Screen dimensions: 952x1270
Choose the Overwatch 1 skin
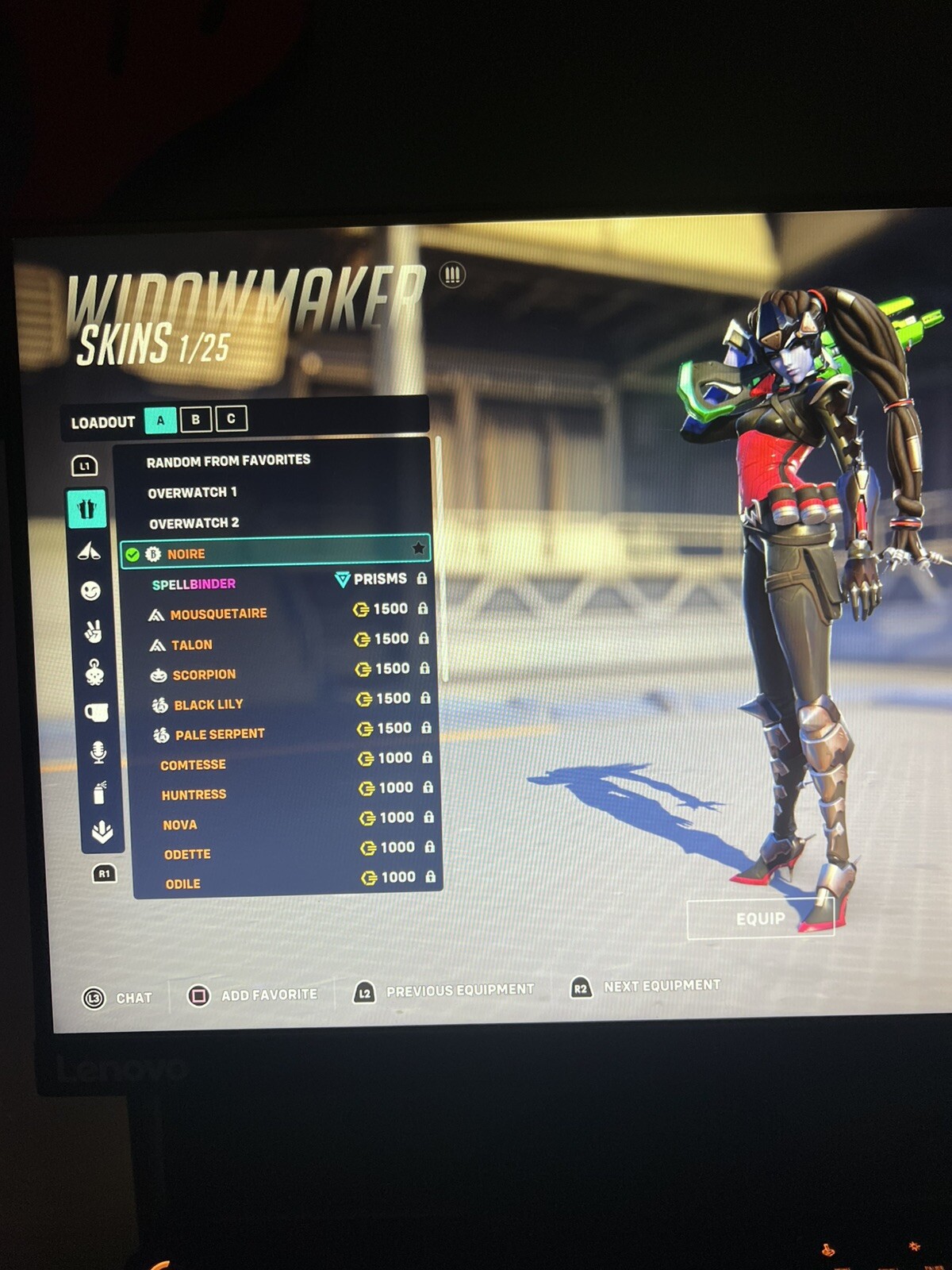[x=193, y=493]
